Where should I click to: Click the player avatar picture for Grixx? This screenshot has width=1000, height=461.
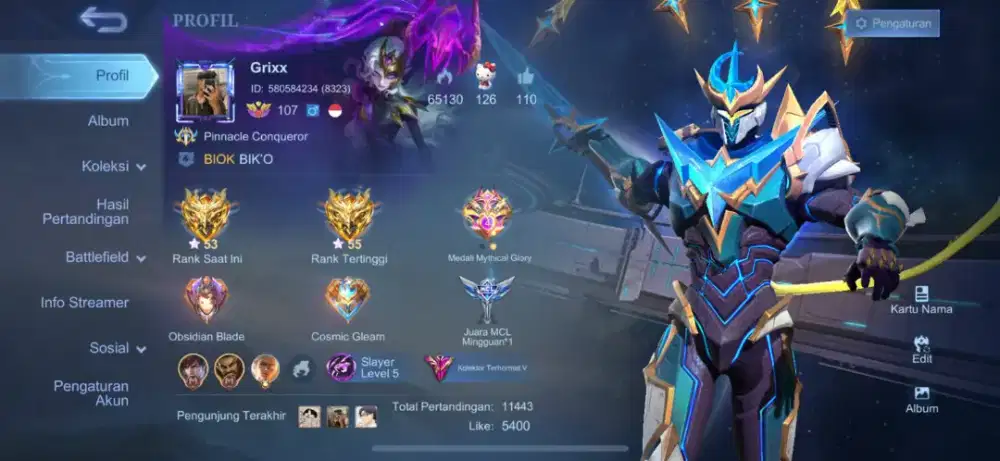tap(205, 91)
